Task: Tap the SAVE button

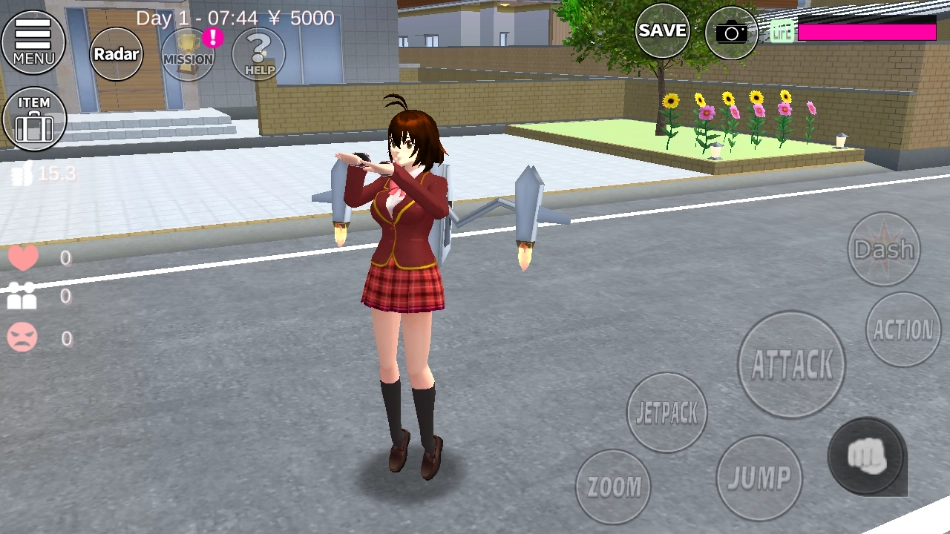Action: [663, 31]
